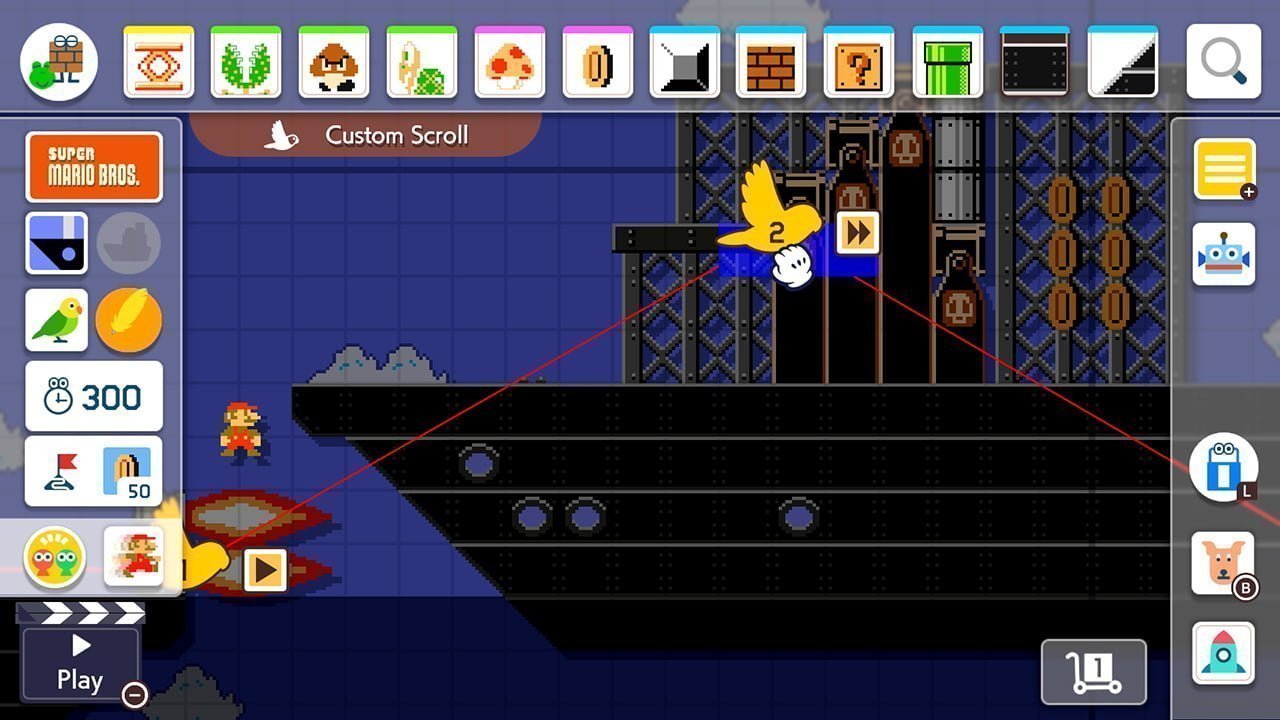
Task: Select the warp pipe part
Action: pos(945,60)
